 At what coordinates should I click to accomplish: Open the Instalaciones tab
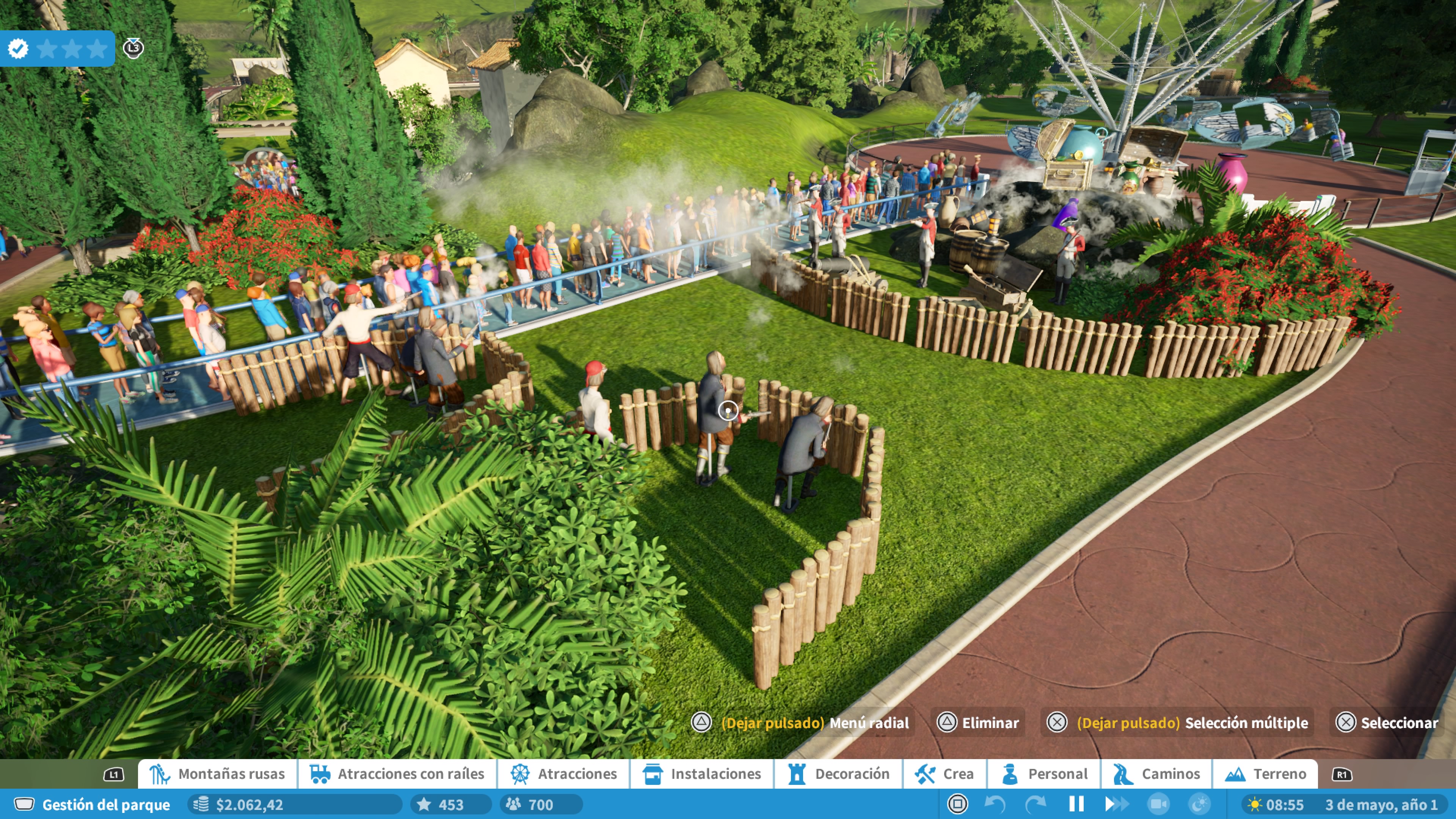[x=702, y=774]
